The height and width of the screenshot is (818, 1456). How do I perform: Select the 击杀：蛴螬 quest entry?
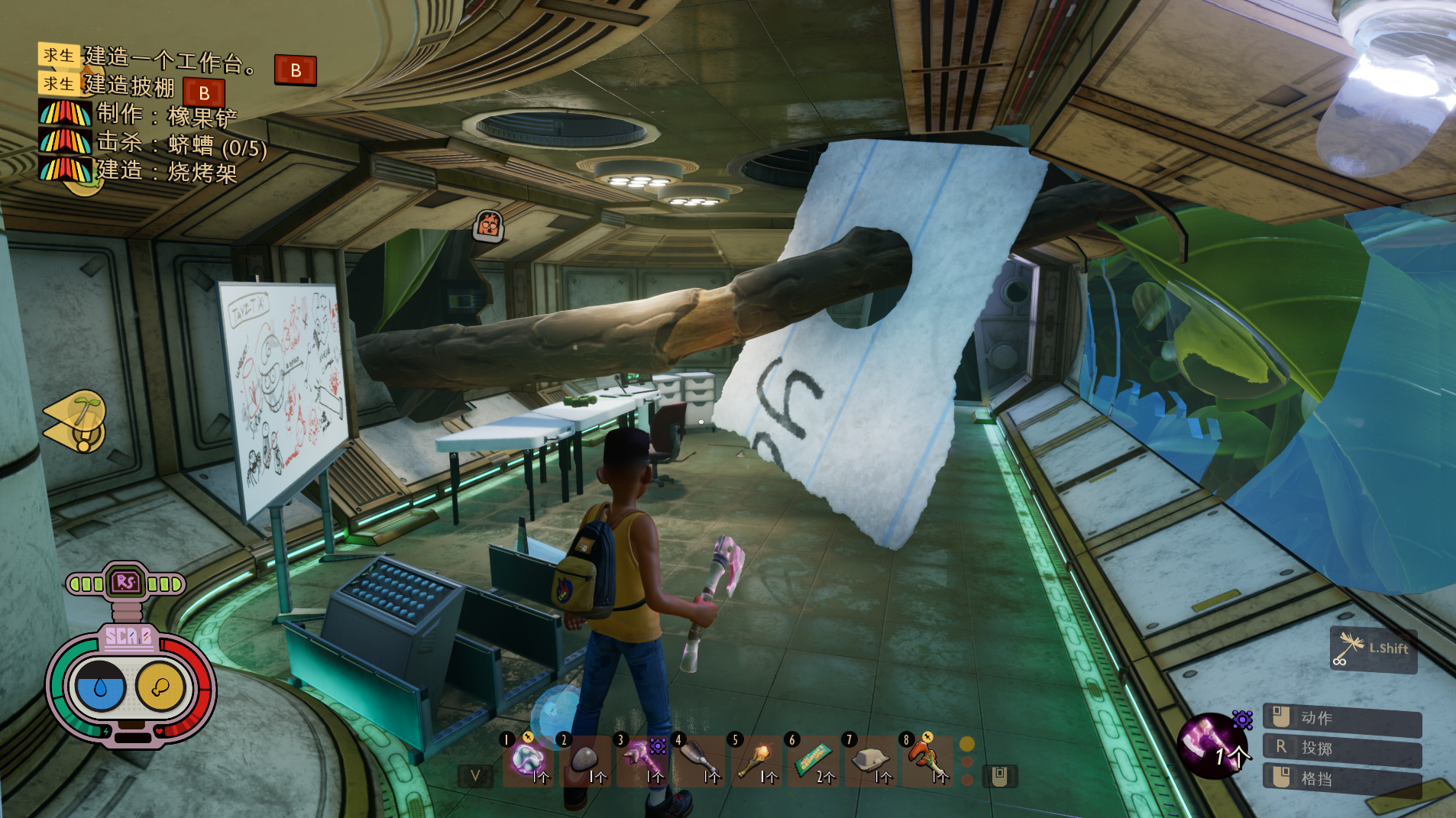[x=182, y=144]
